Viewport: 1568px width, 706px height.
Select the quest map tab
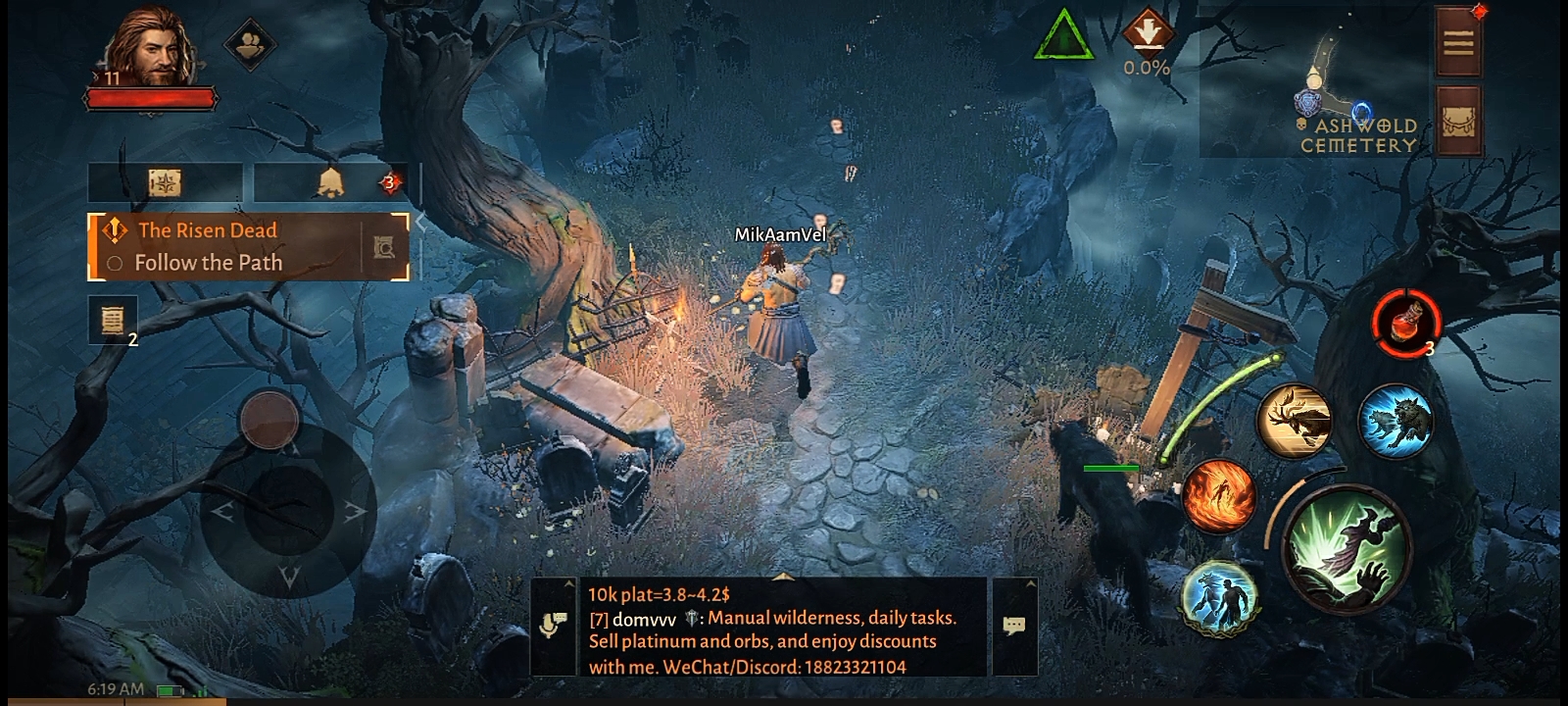click(165, 182)
